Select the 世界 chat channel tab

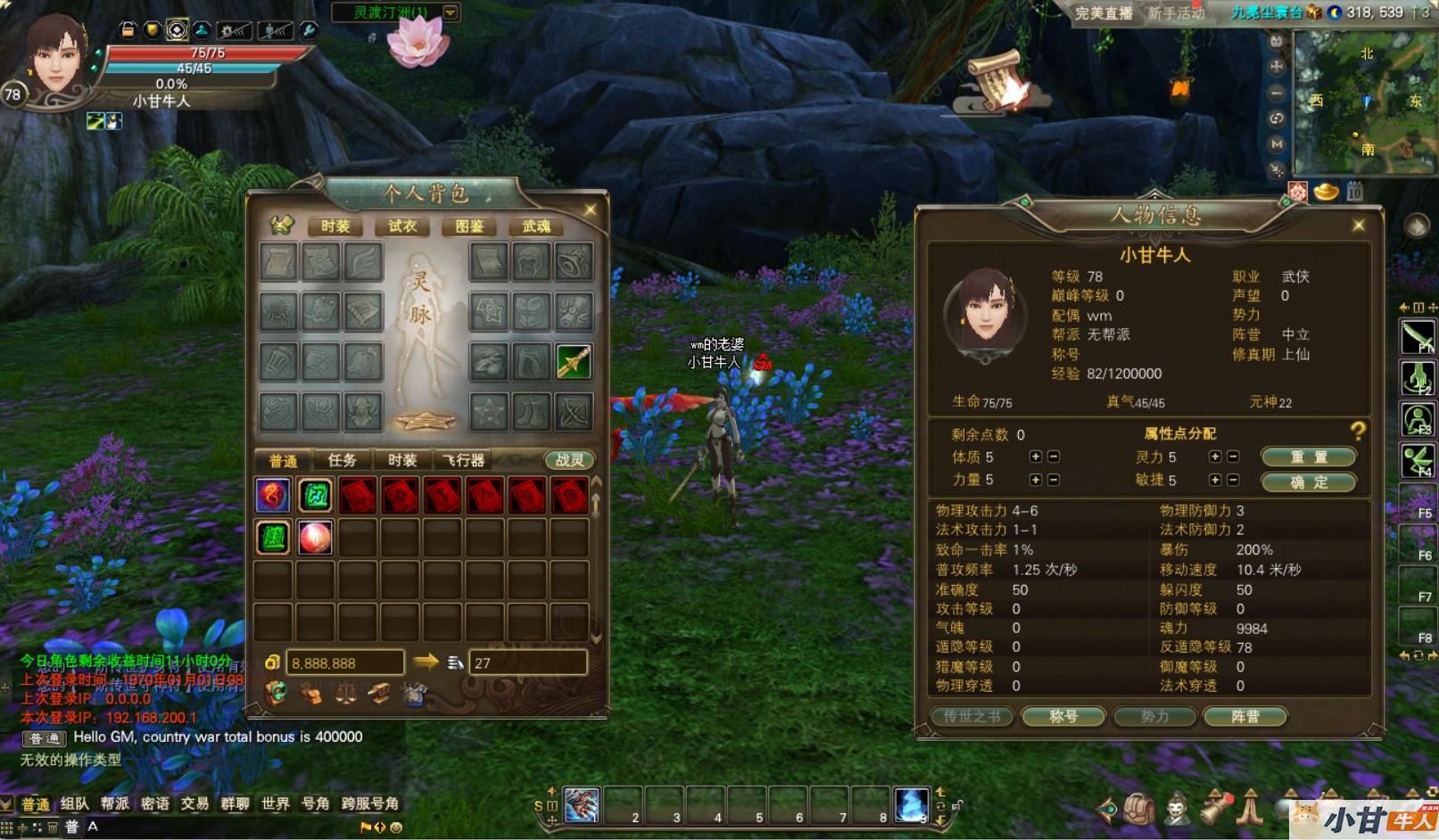275,803
